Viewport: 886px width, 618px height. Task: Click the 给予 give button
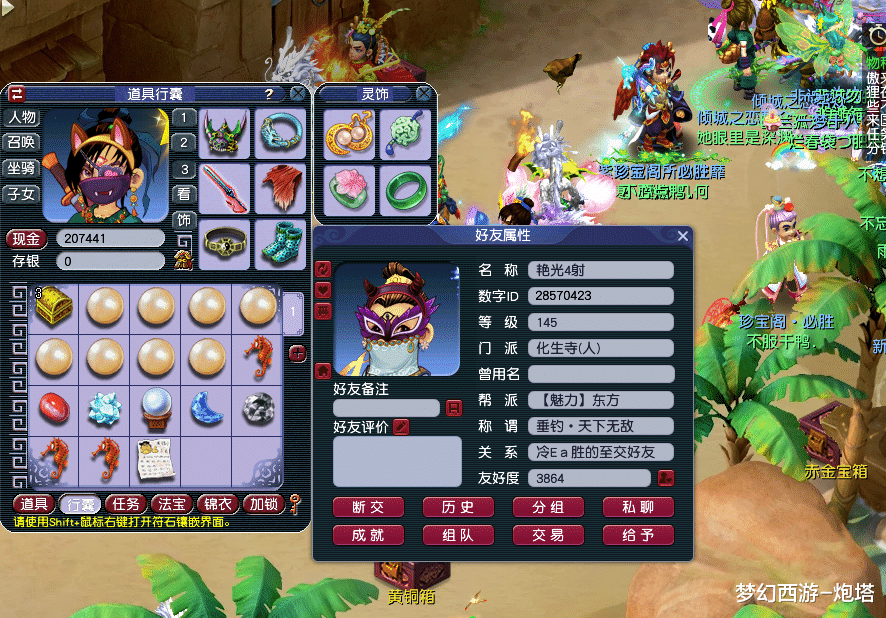pyautogui.click(x=638, y=535)
